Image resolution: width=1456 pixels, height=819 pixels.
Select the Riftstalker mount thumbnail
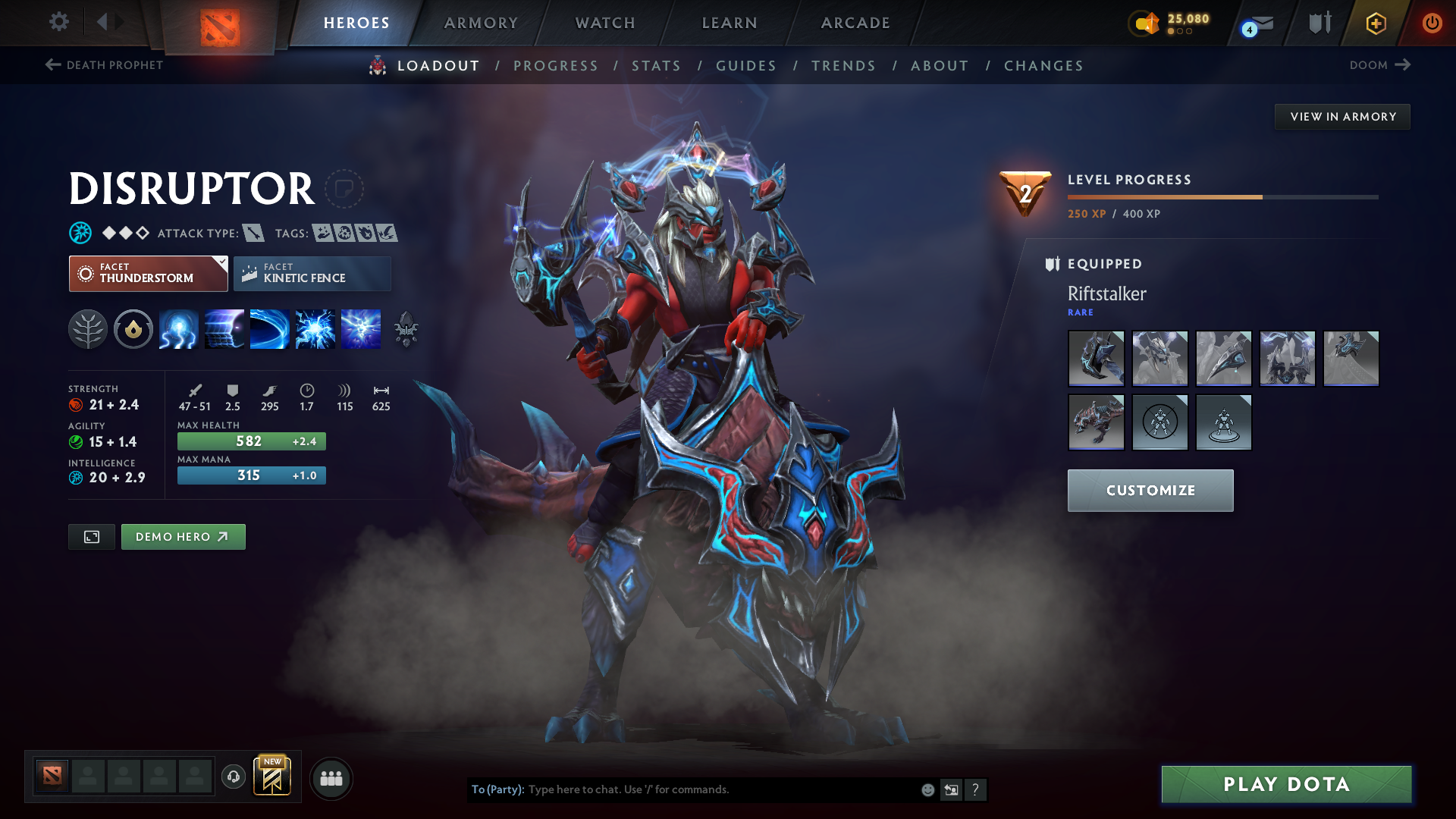click(1097, 422)
